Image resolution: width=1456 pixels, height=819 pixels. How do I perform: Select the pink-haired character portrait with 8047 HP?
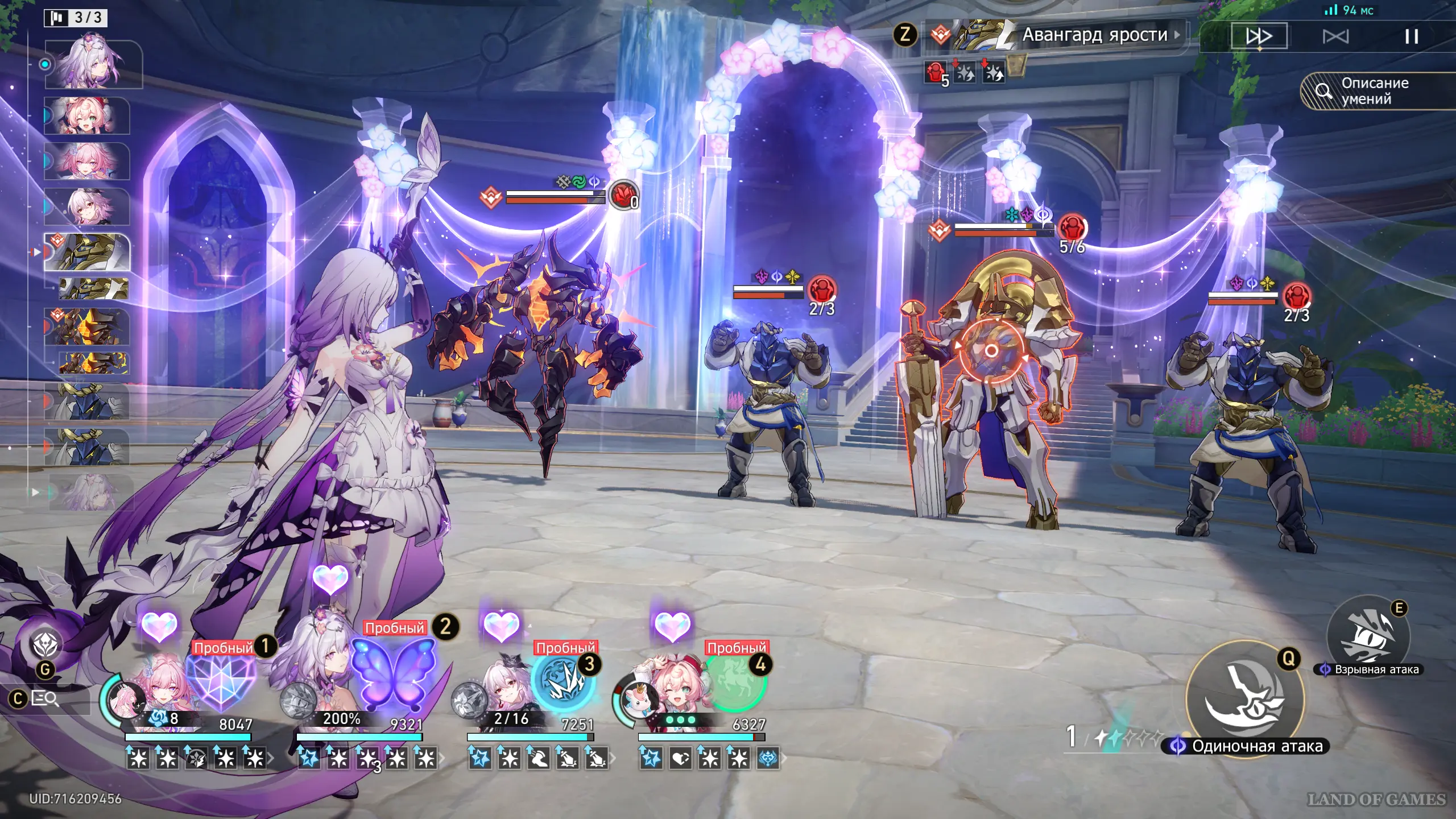click(x=159, y=691)
